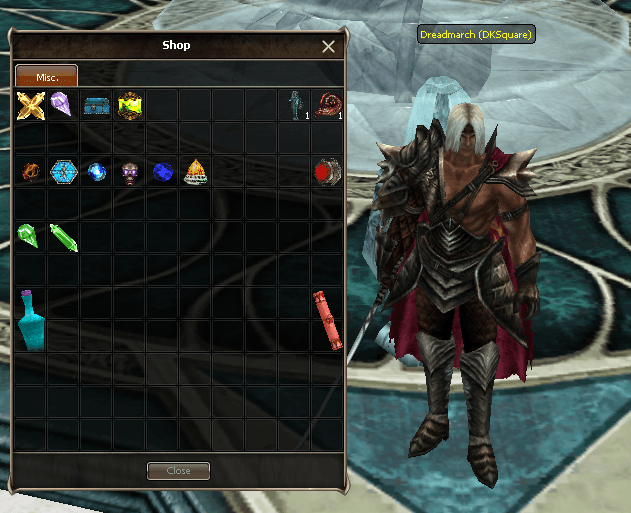Buy the teal potion bottle
Viewport: 631px width, 513px height.
click(30, 319)
